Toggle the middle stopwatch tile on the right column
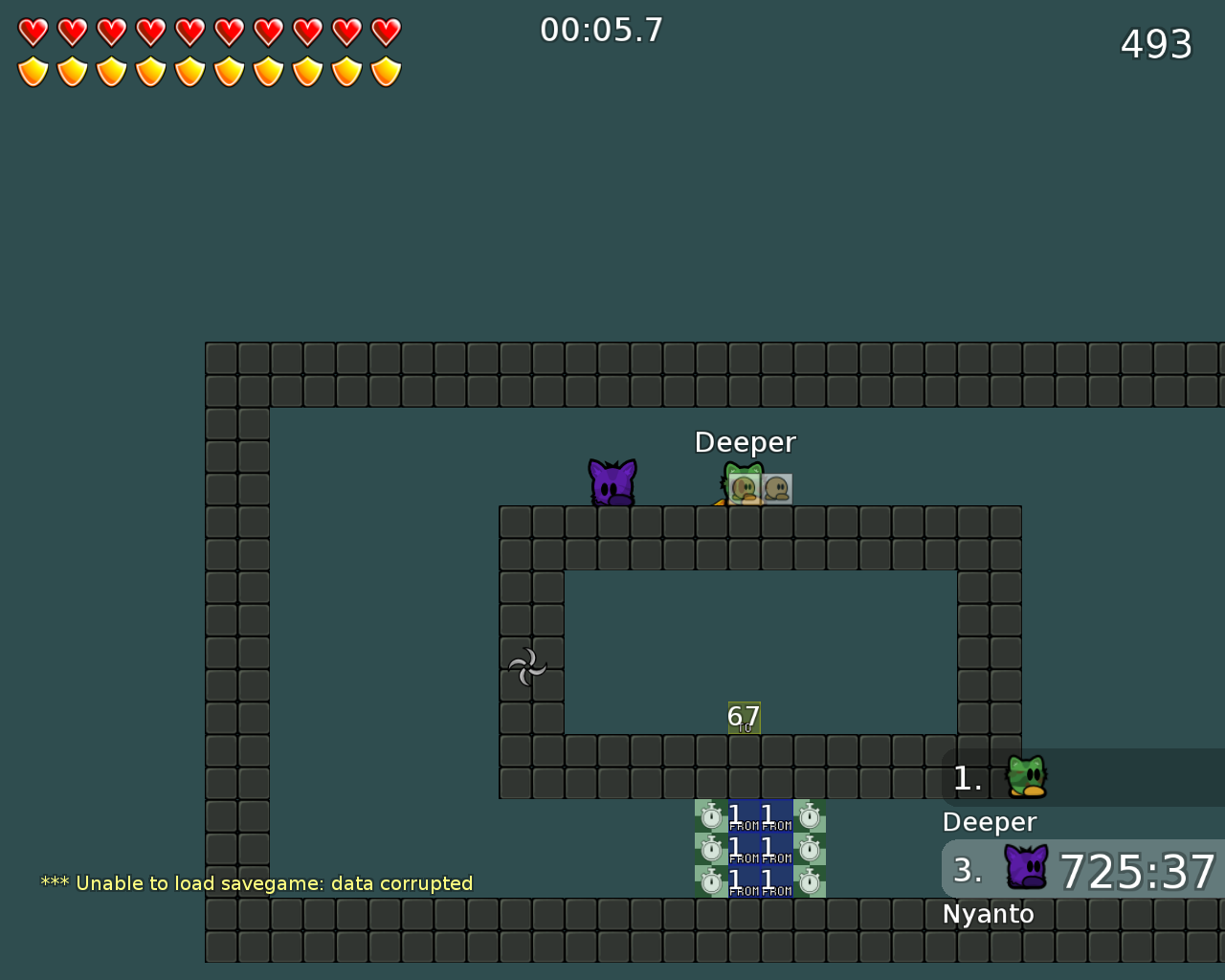Image resolution: width=1225 pixels, height=980 pixels. tap(810, 848)
